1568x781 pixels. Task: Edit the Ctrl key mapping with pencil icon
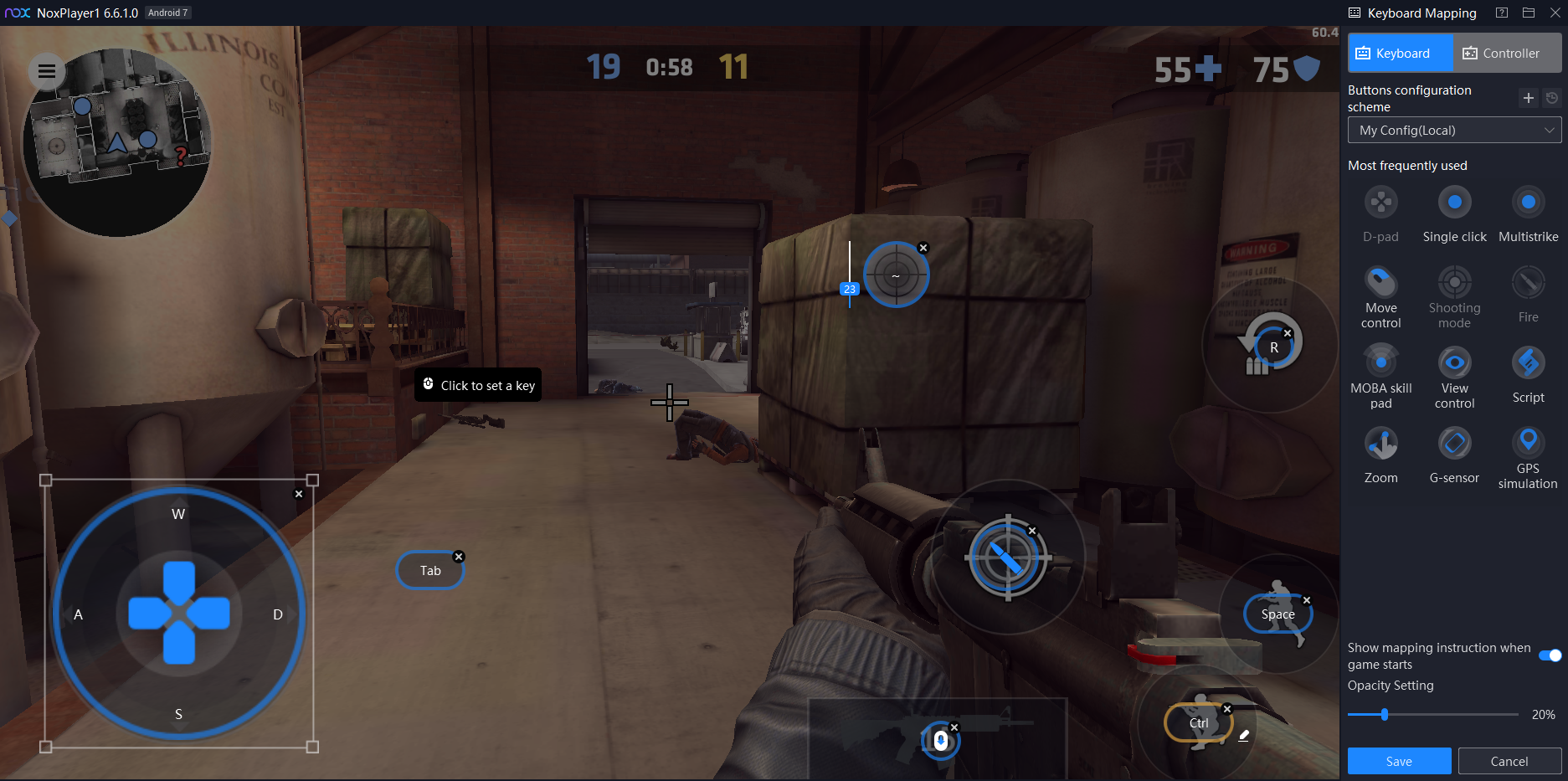(1244, 736)
